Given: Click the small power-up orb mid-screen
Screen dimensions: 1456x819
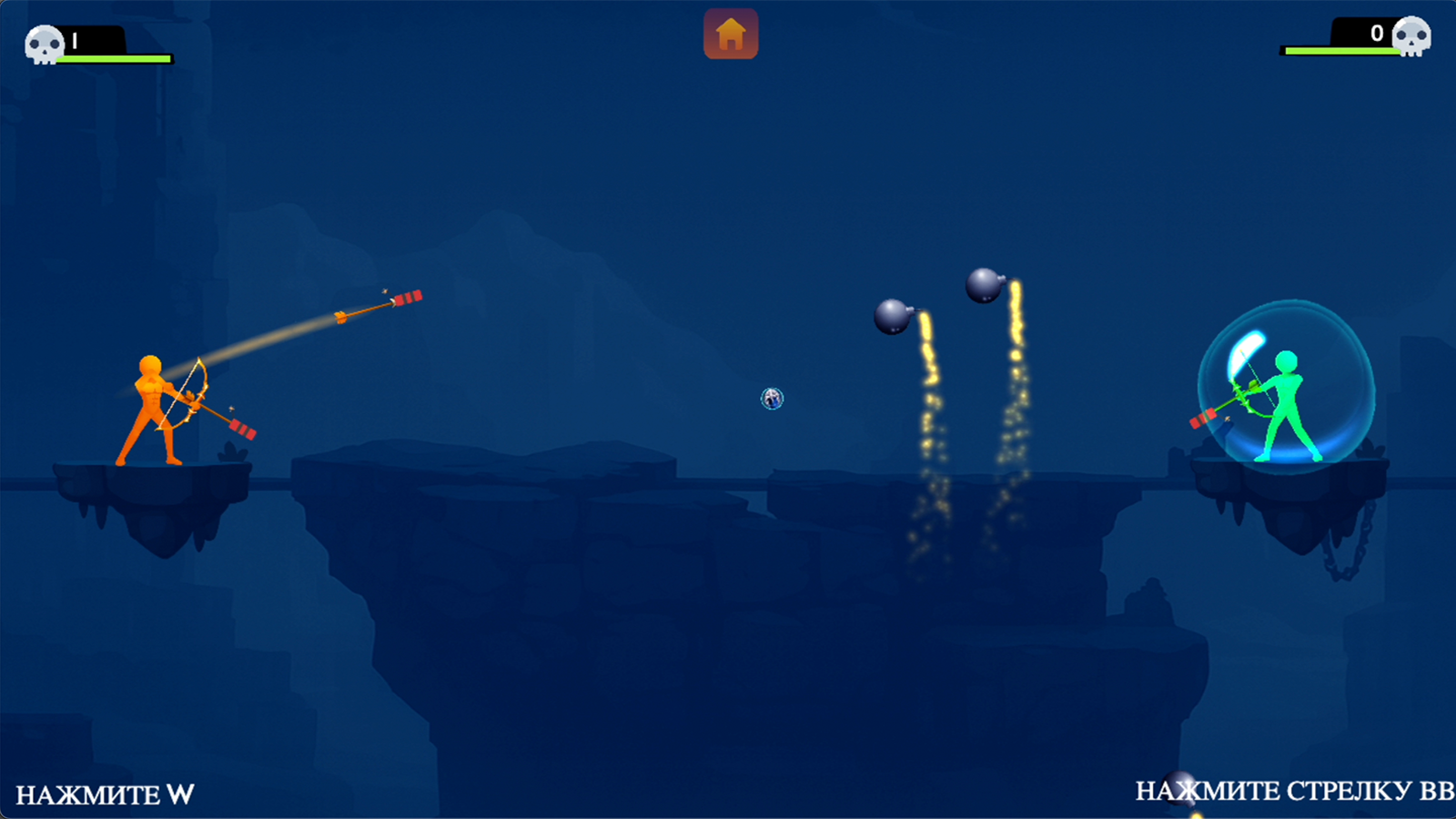Looking at the screenshot, I should 773,398.
